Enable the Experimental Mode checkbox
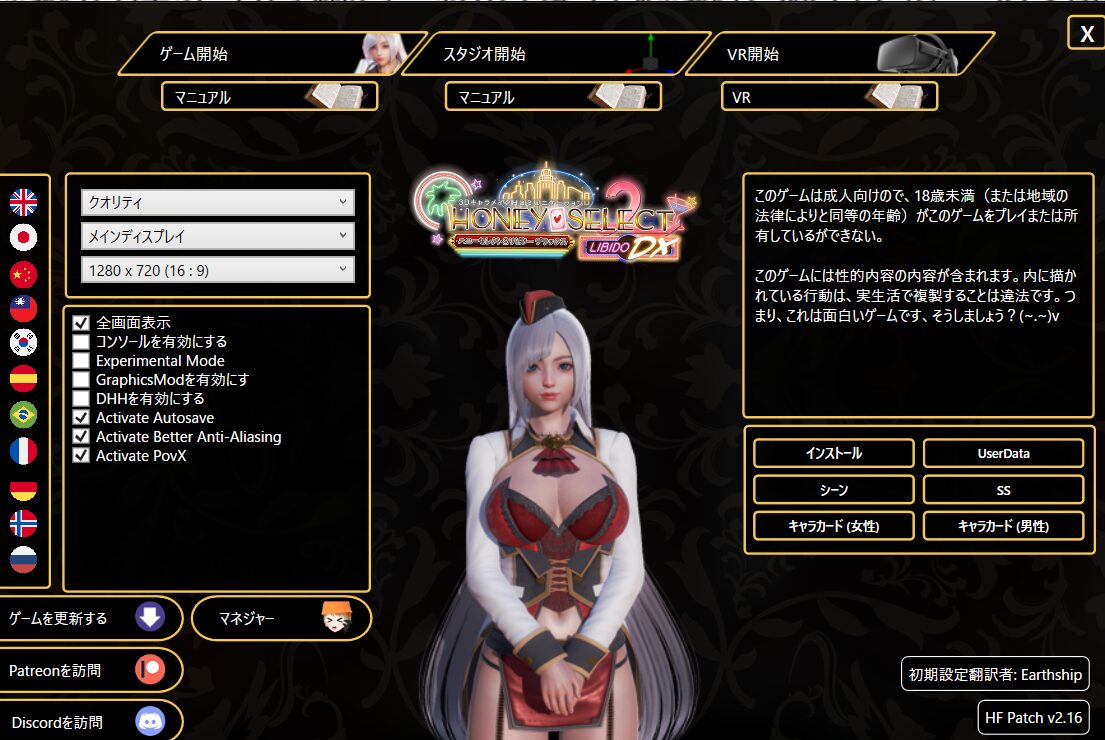 (x=81, y=361)
